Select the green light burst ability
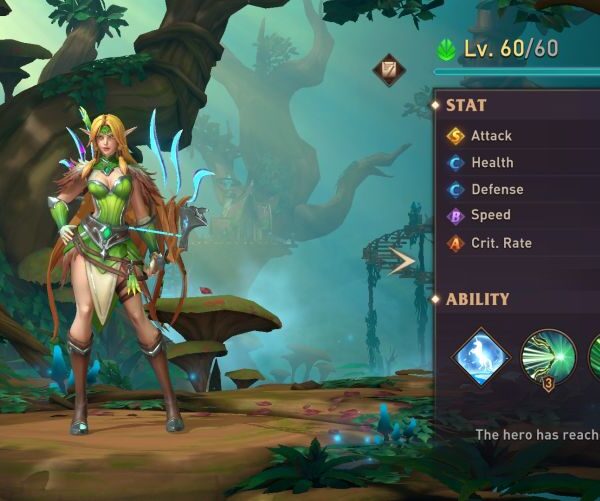This screenshot has height=501, width=600. 547,357
